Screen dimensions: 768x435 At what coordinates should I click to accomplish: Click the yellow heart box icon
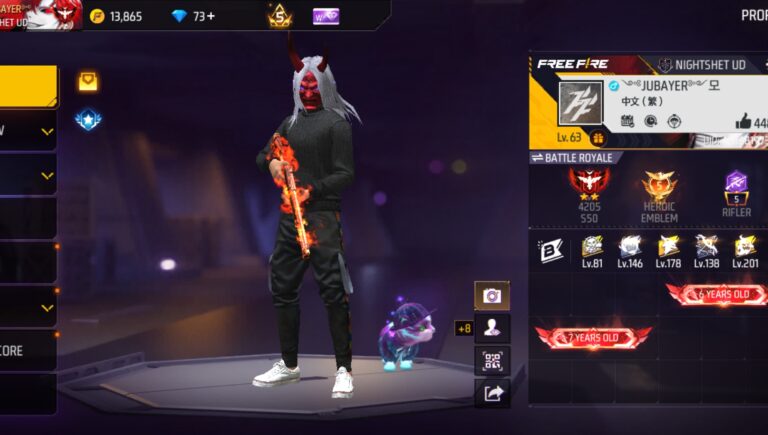point(88,81)
